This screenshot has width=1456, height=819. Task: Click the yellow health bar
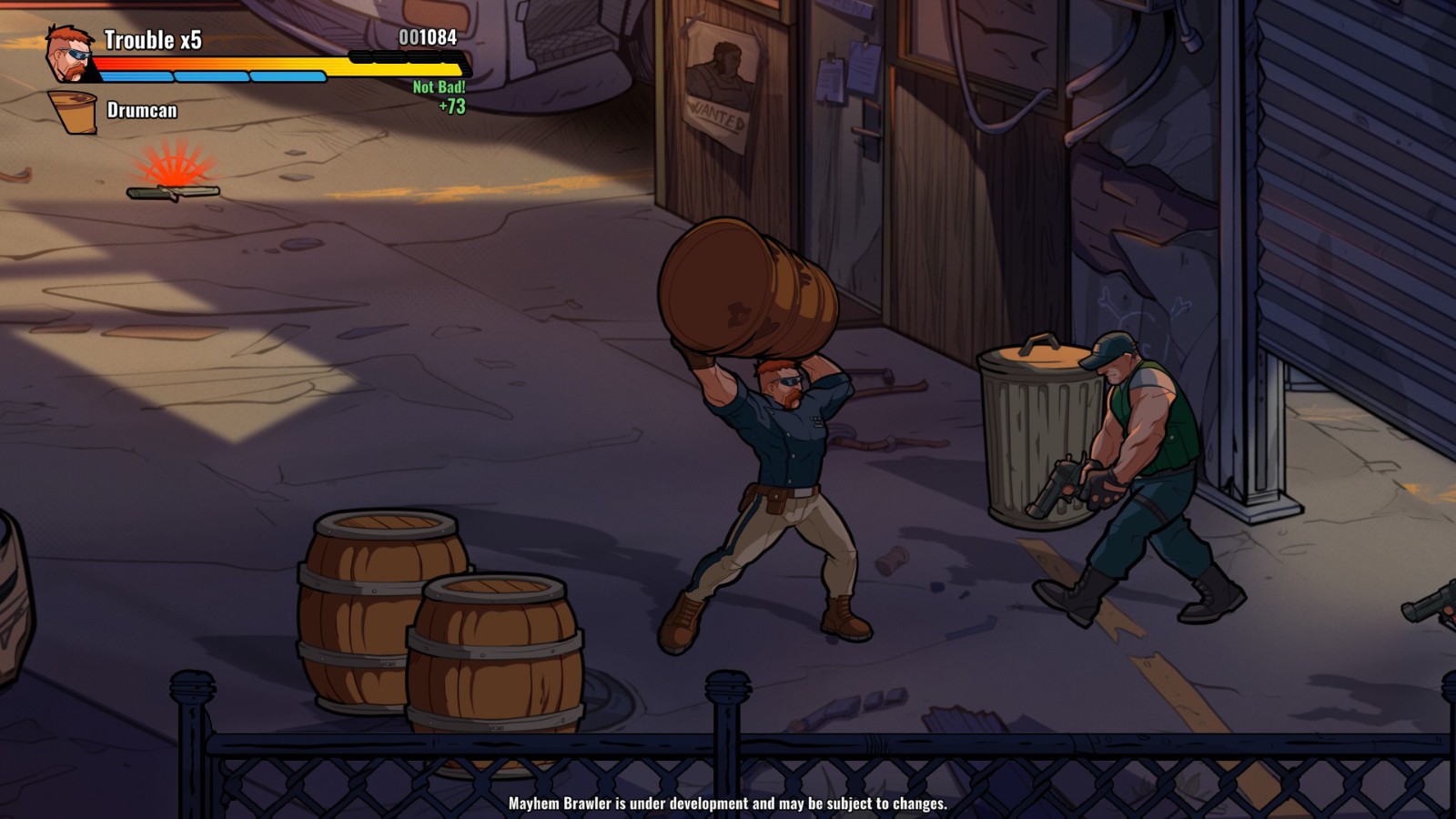[x=400, y=67]
